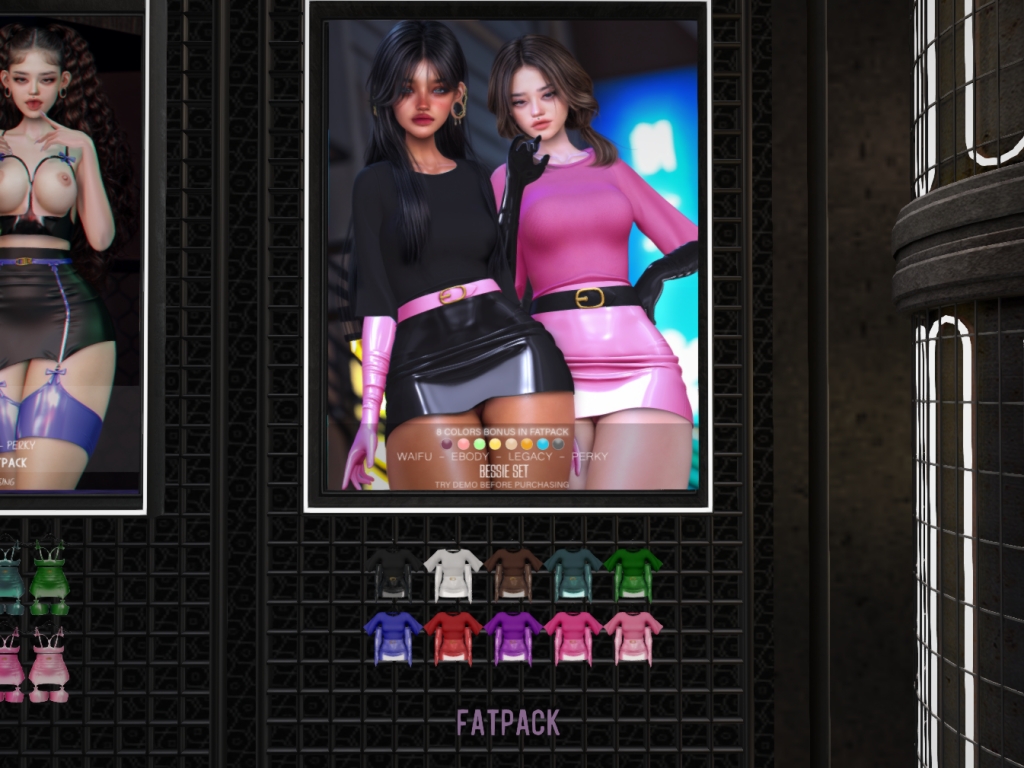Select the teal Bessie Set outfit
This screenshot has width=1024, height=768.
573,574
